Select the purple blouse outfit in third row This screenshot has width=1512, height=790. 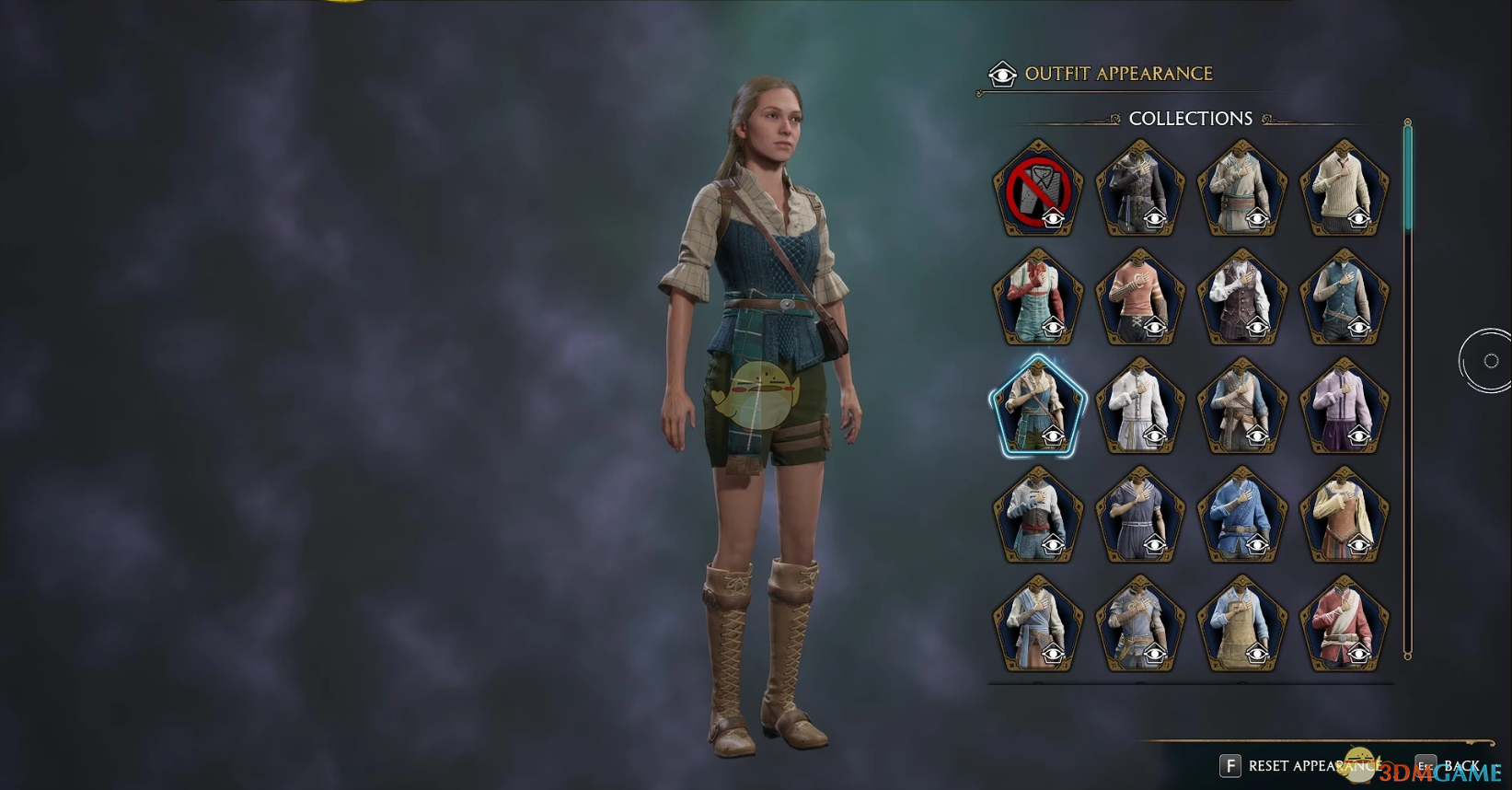1344,403
